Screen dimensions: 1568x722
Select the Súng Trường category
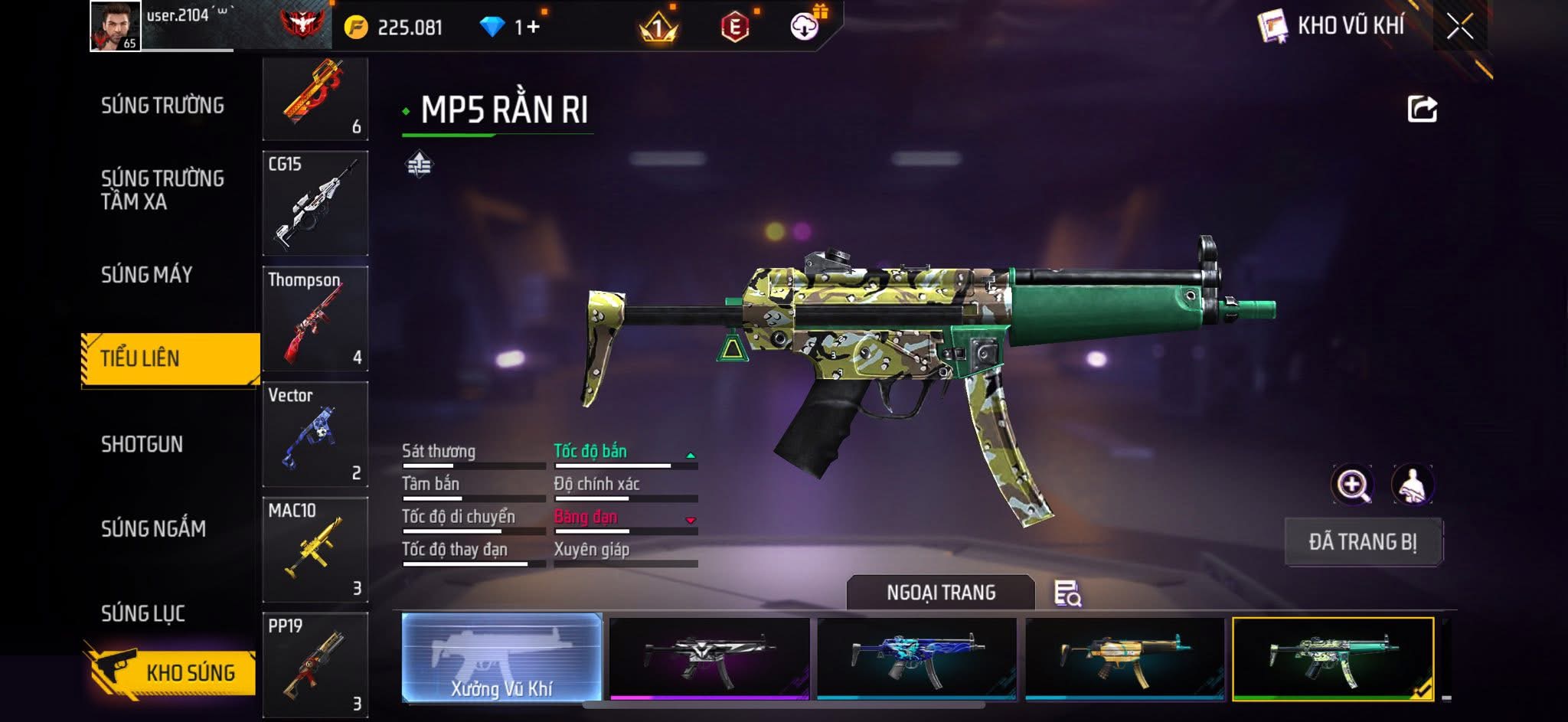tap(162, 106)
